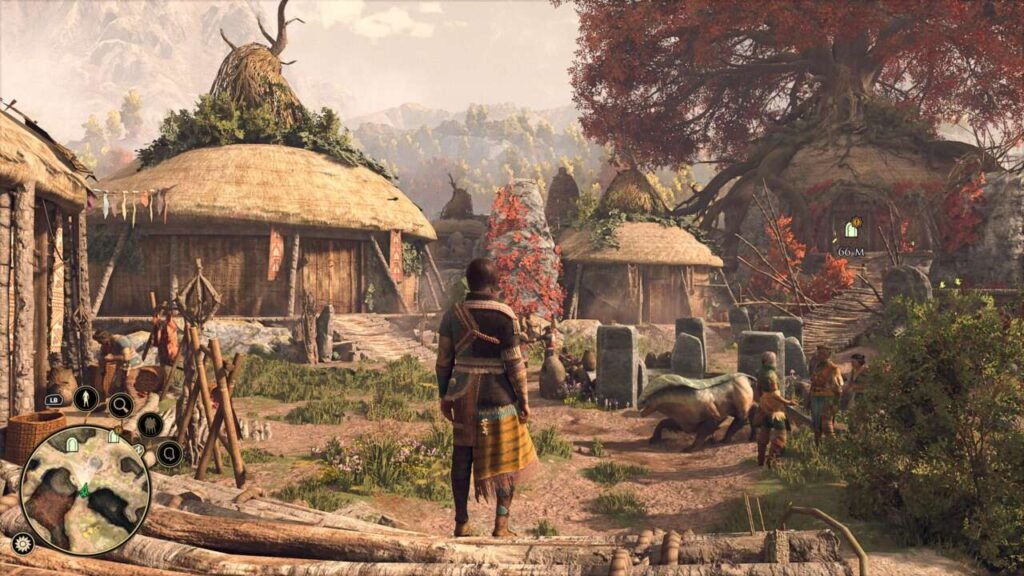Select the head profile icon

(x=169, y=454)
